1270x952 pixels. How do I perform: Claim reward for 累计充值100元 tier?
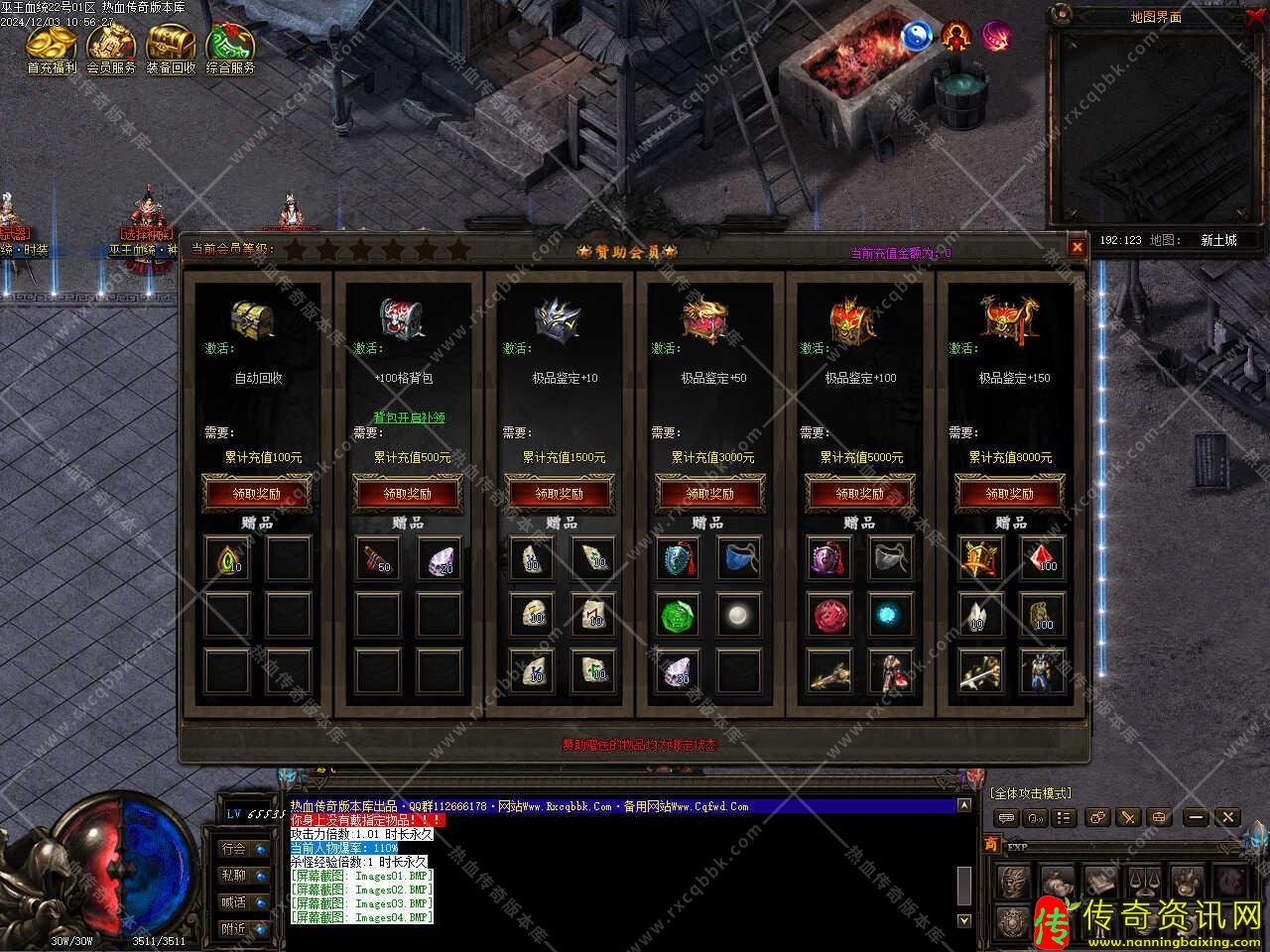click(x=258, y=493)
